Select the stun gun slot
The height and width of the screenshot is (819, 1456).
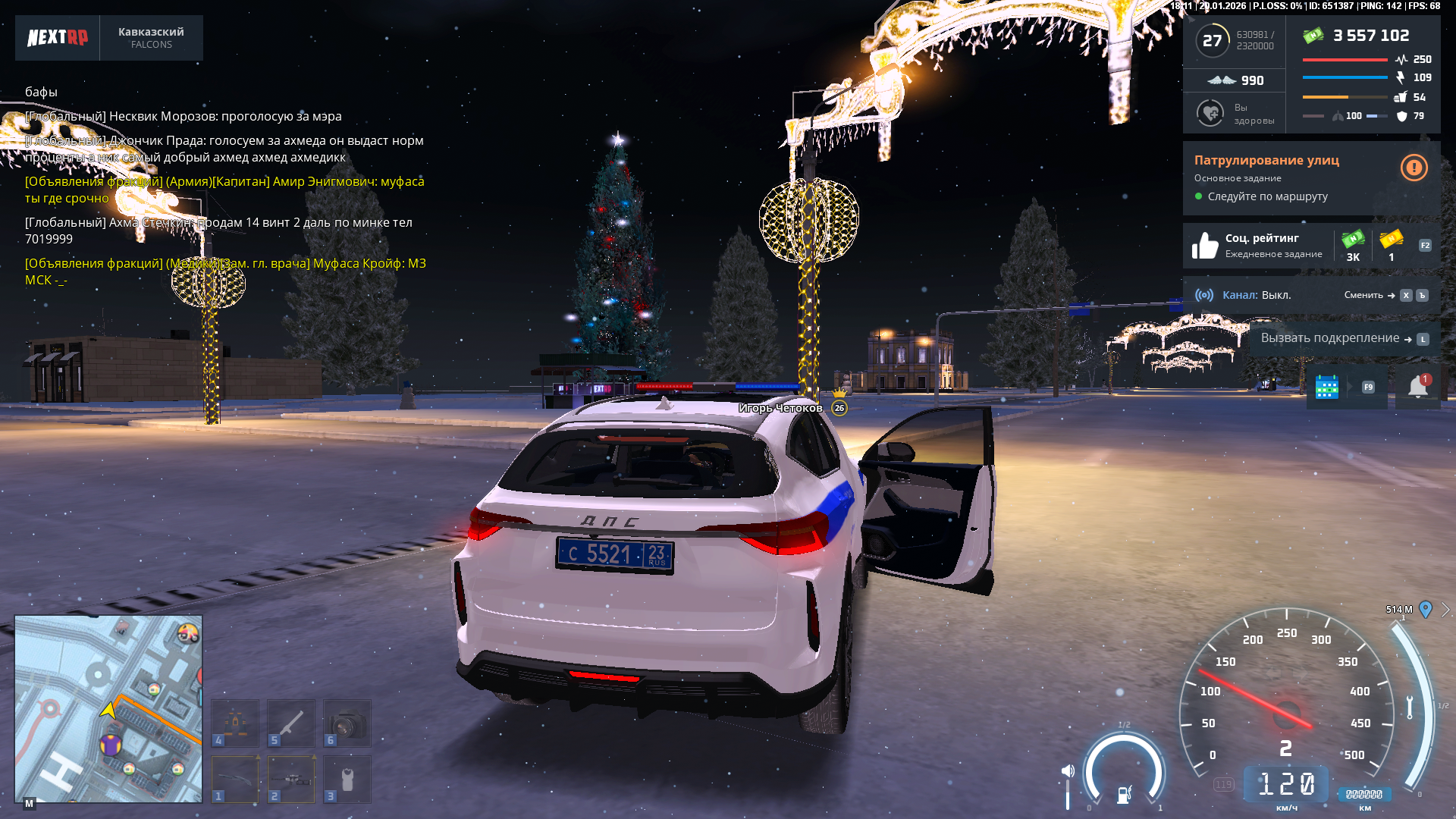347,779
